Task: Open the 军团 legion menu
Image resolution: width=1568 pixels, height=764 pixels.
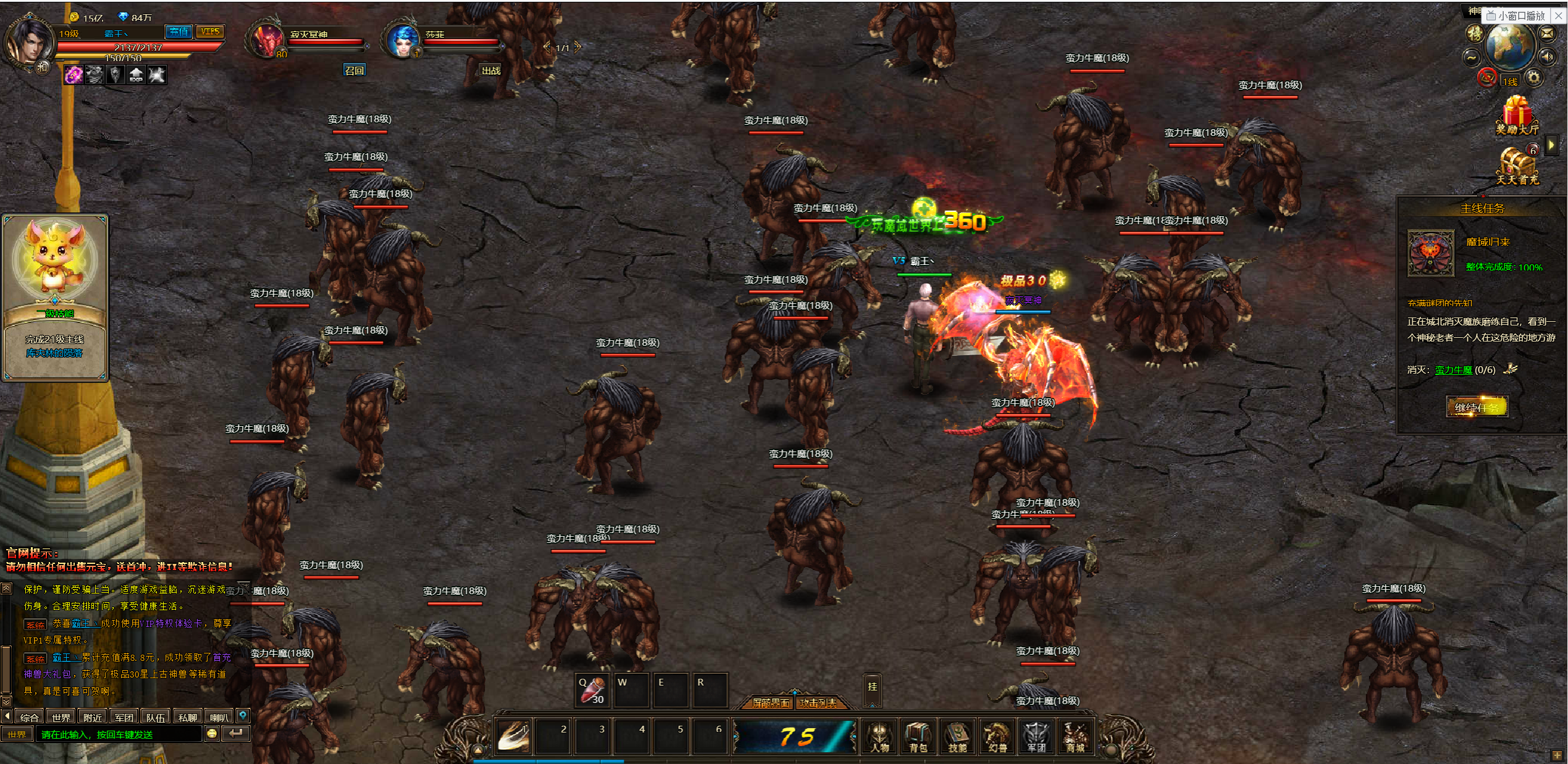Action: point(1036,737)
